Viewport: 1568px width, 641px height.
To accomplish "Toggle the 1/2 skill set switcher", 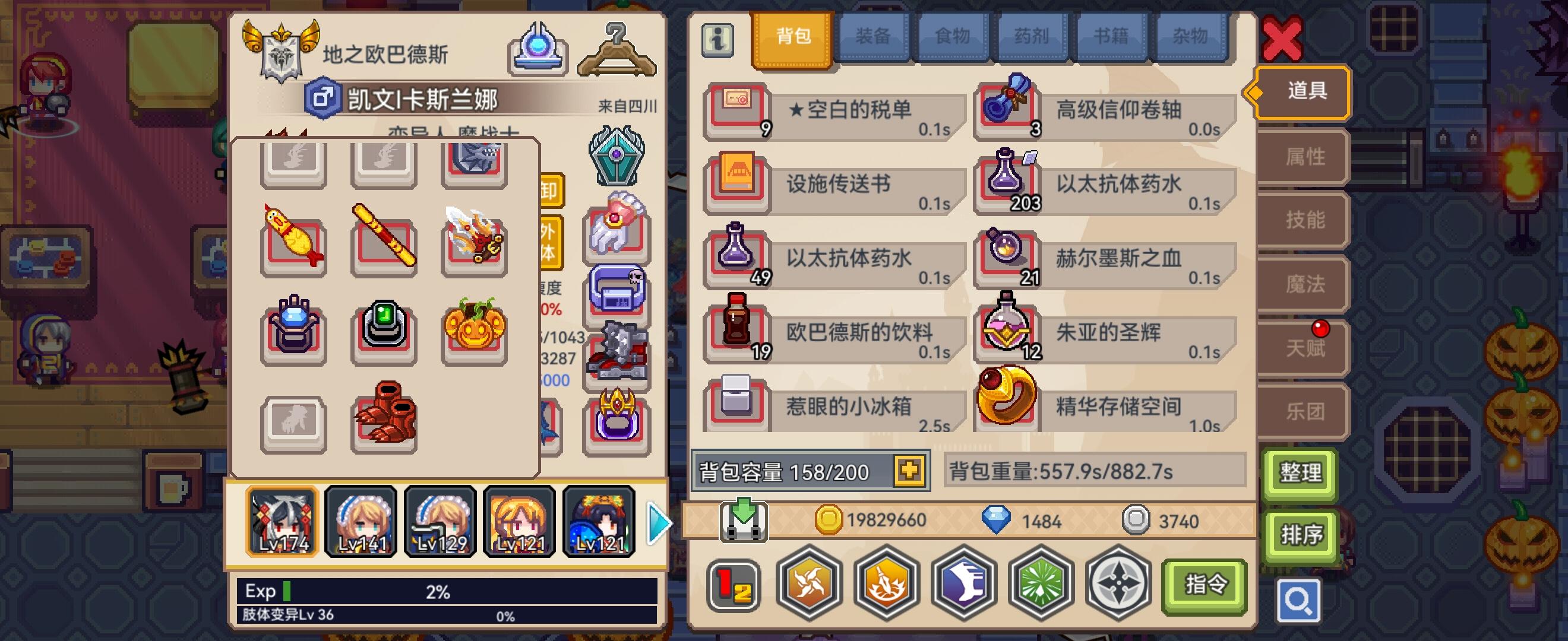I will coord(734,586).
